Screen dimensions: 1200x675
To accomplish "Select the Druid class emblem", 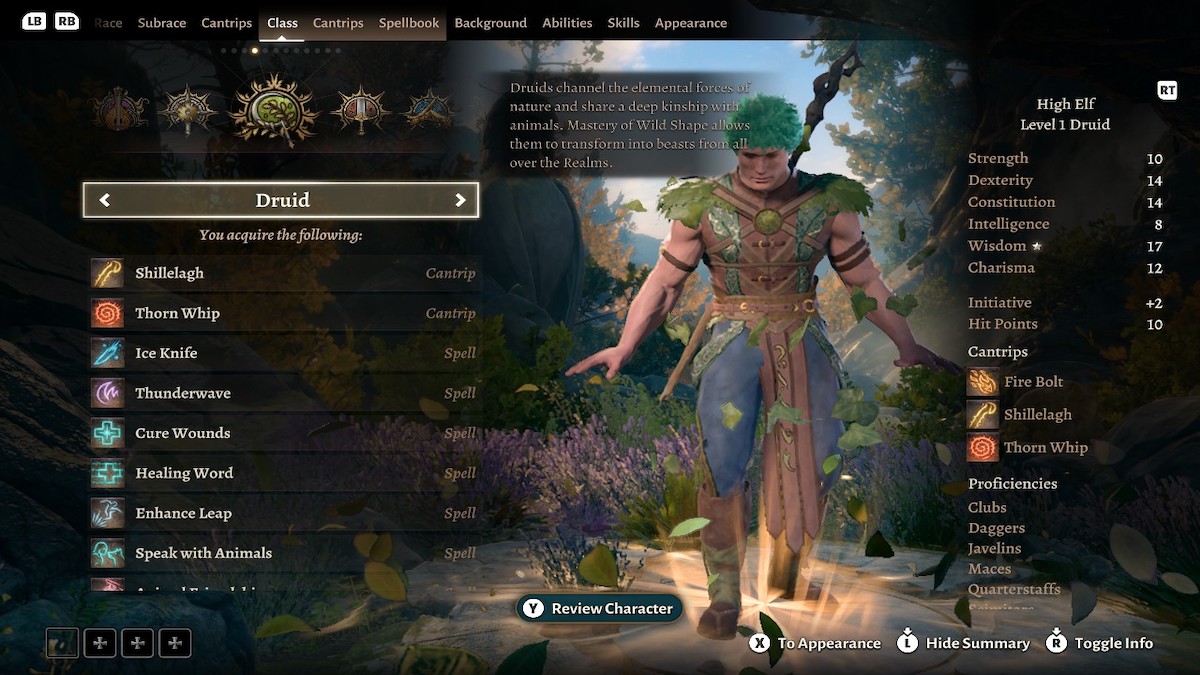I will click(273, 109).
